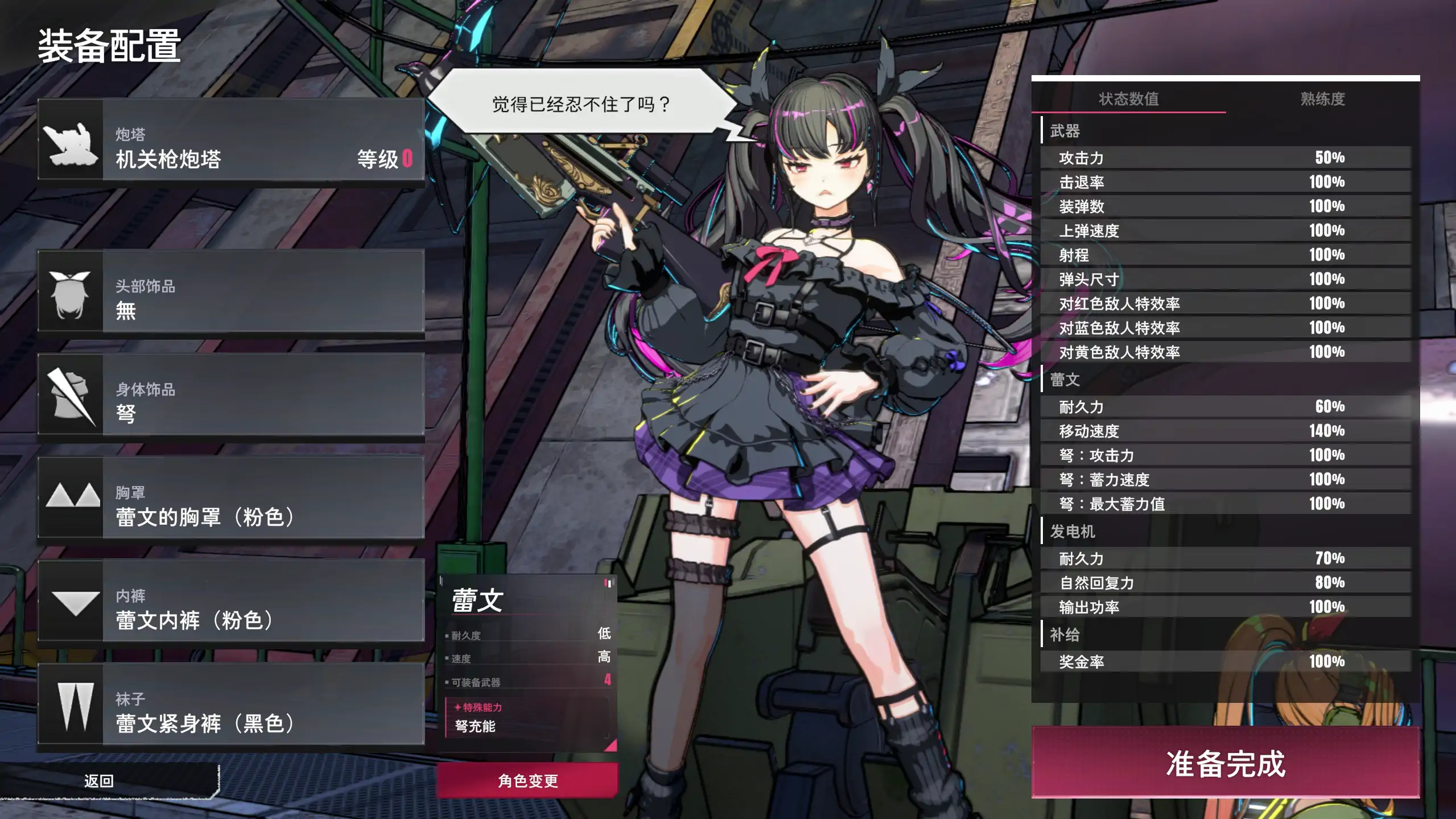The width and height of the screenshot is (1456, 819).
Task: Open 角色变更 to change character
Action: click(x=528, y=782)
